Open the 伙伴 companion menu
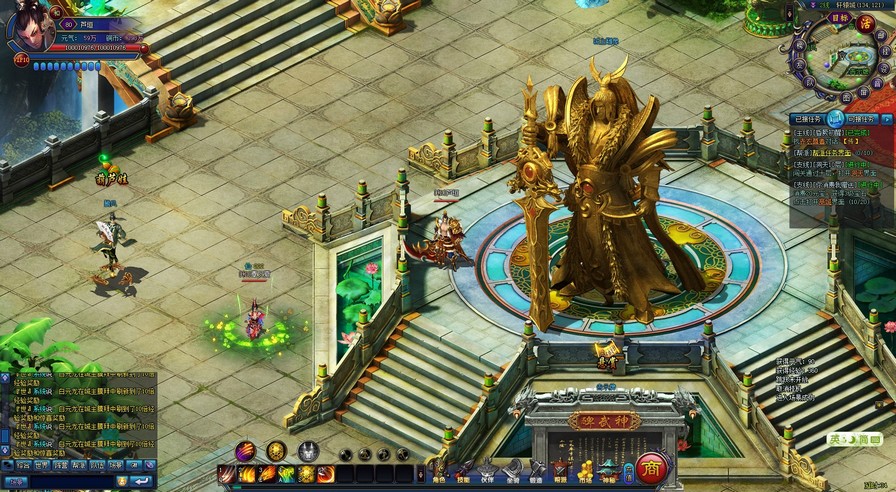 (x=487, y=470)
